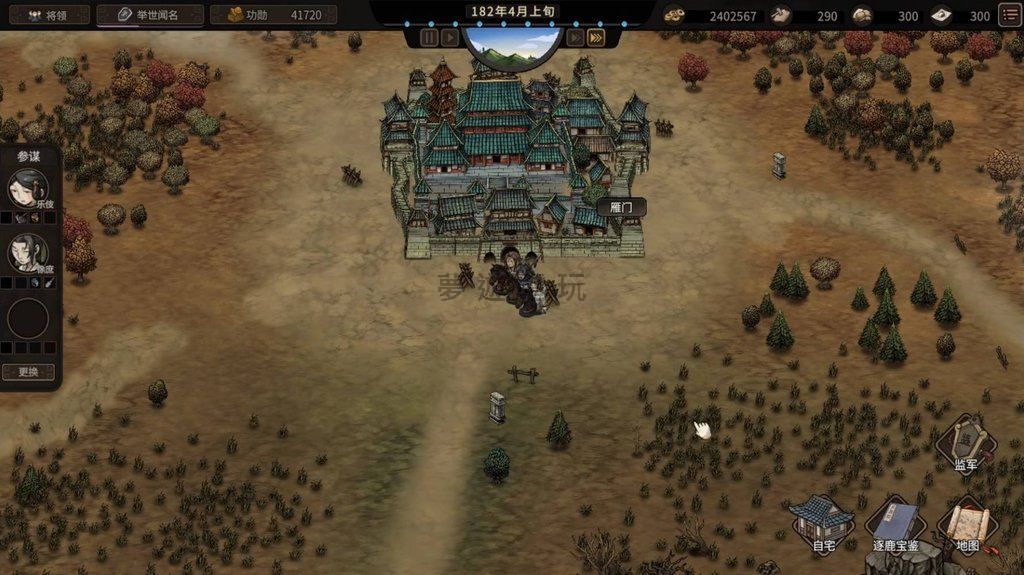The image size is (1024, 575).
Task: Set time to fastest double-arrow speed
Action: pyautogui.click(x=596, y=37)
